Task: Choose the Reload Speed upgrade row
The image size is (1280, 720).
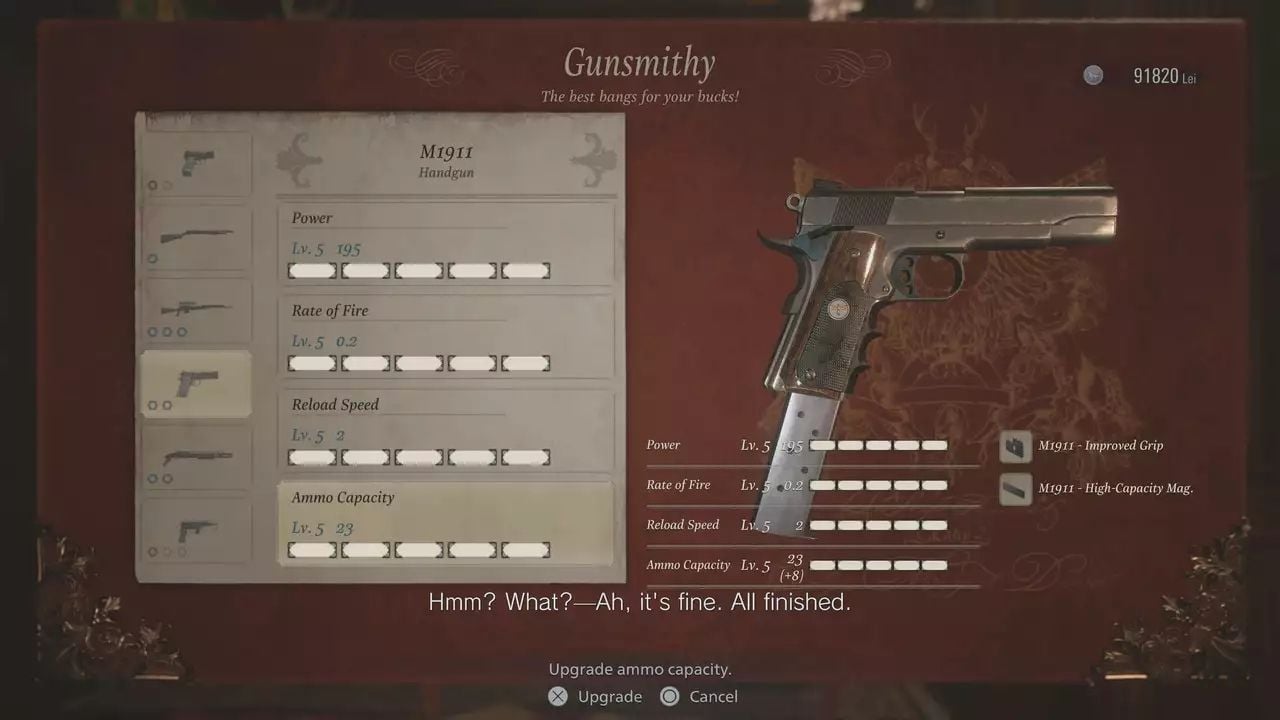Action: coord(445,430)
